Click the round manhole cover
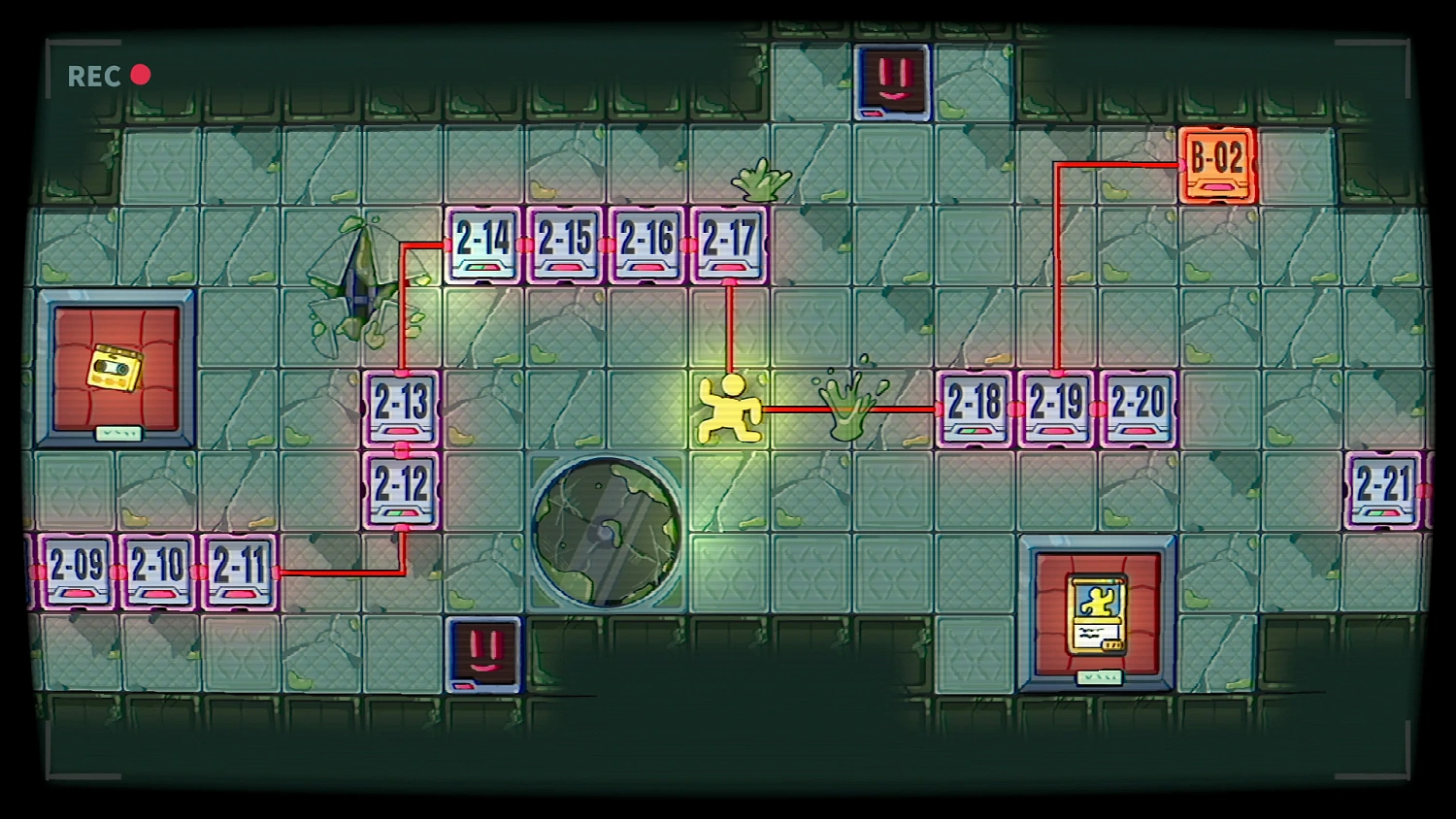The height and width of the screenshot is (819, 1456). (x=609, y=529)
